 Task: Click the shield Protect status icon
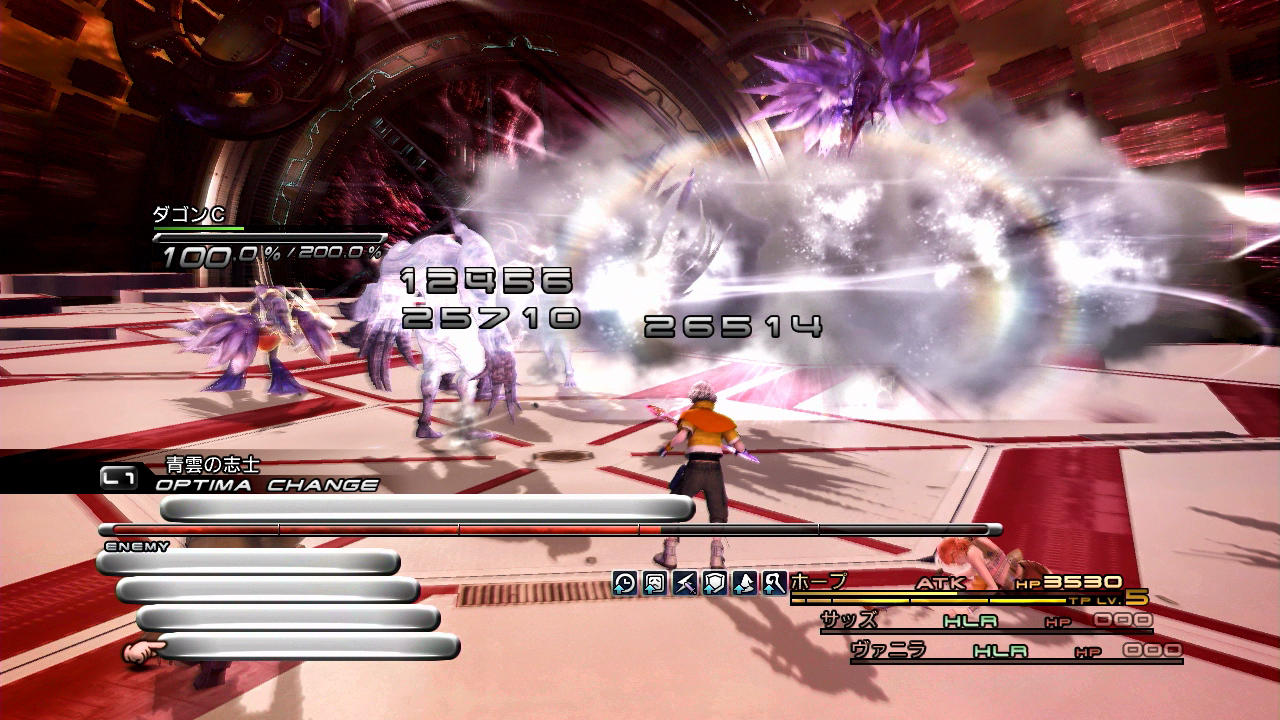[715, 583]
